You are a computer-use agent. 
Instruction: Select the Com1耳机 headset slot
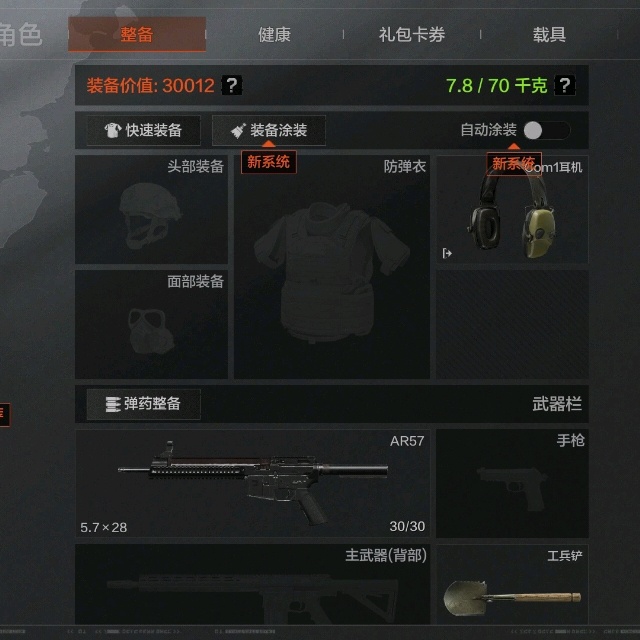click(512, 209)
